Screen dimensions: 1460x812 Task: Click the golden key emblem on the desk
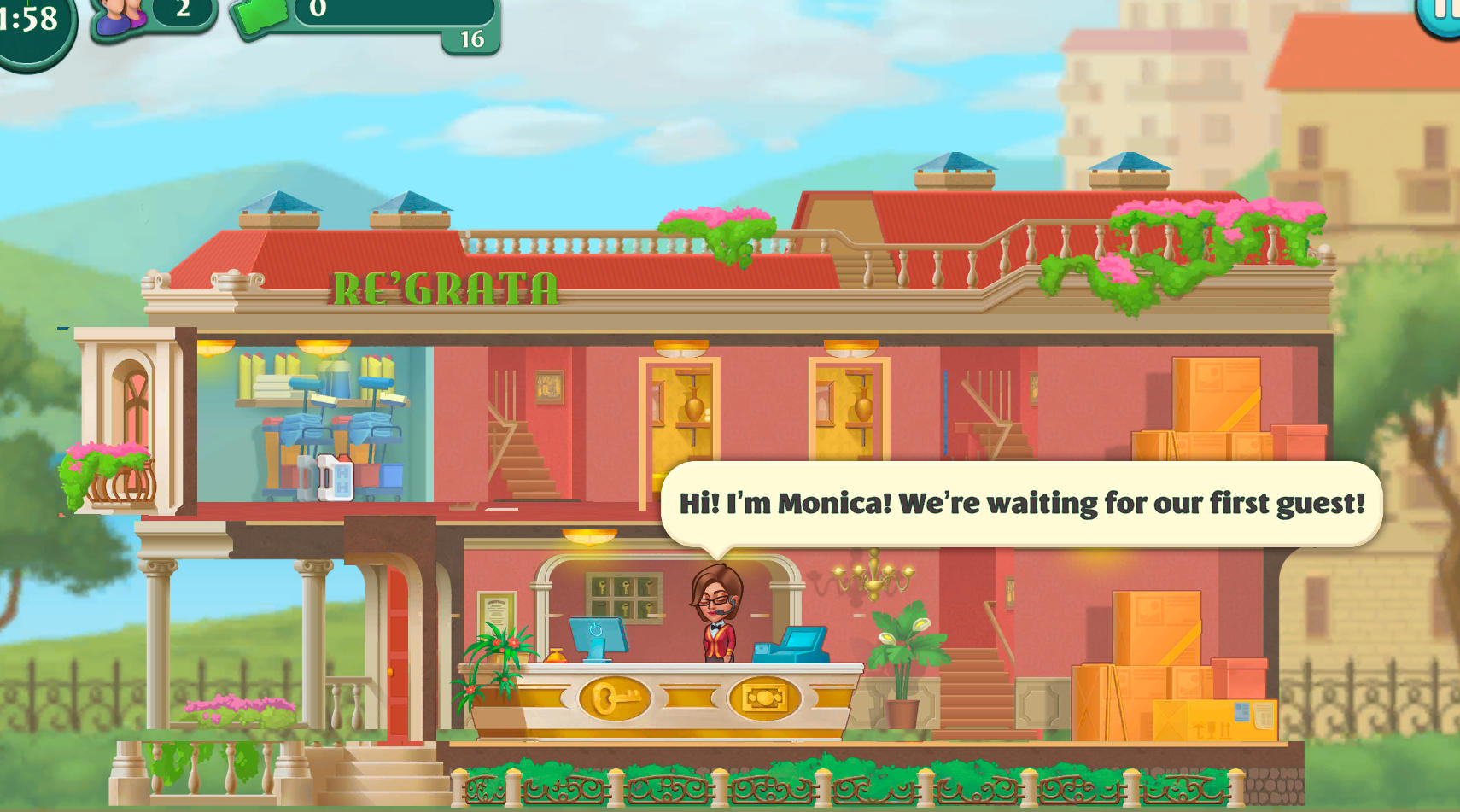[616, 698]
